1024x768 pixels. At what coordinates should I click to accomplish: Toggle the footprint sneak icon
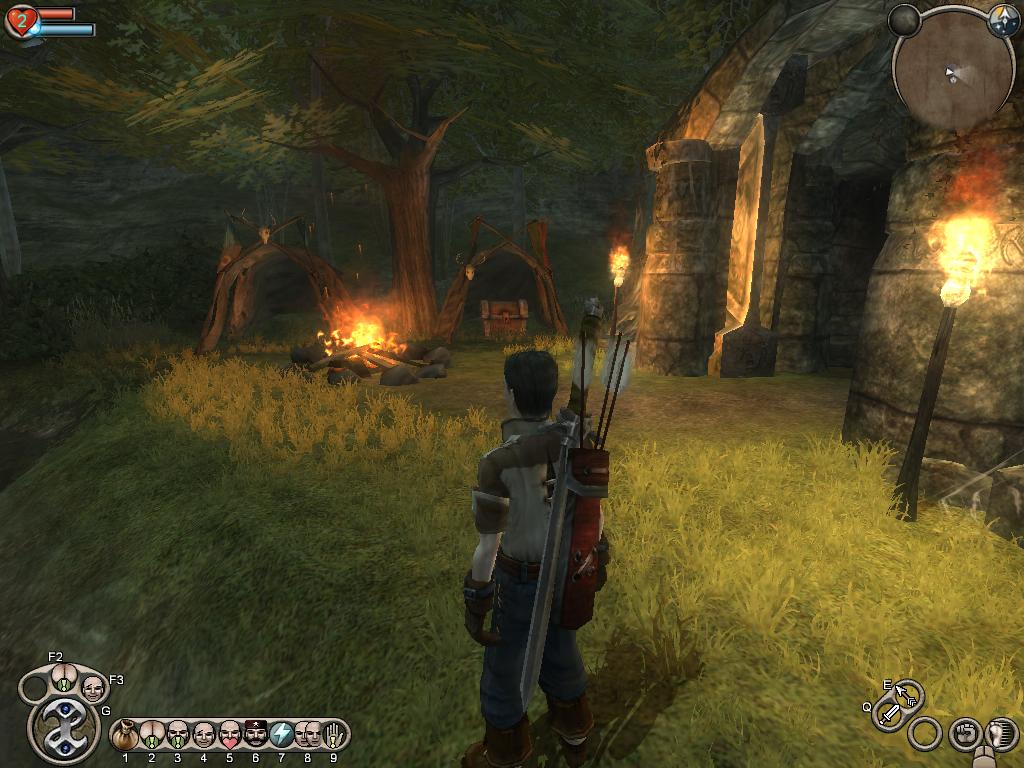[x=1000, y=733]
